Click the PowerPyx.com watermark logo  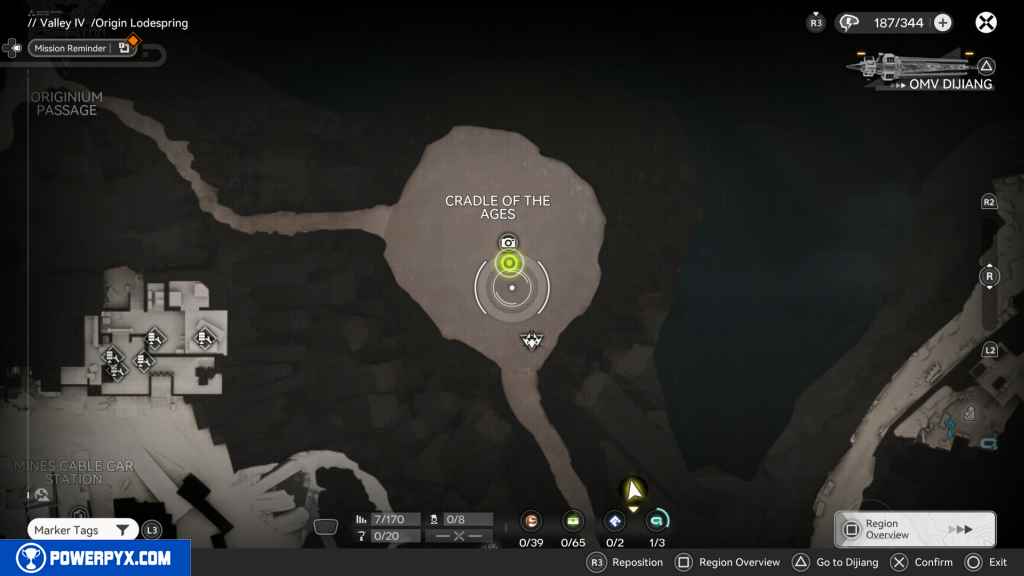[x=94, y=558]
